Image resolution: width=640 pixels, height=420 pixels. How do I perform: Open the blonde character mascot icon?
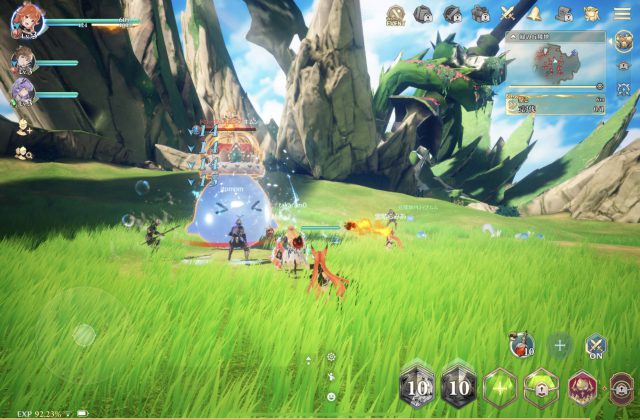click(592, 14)
